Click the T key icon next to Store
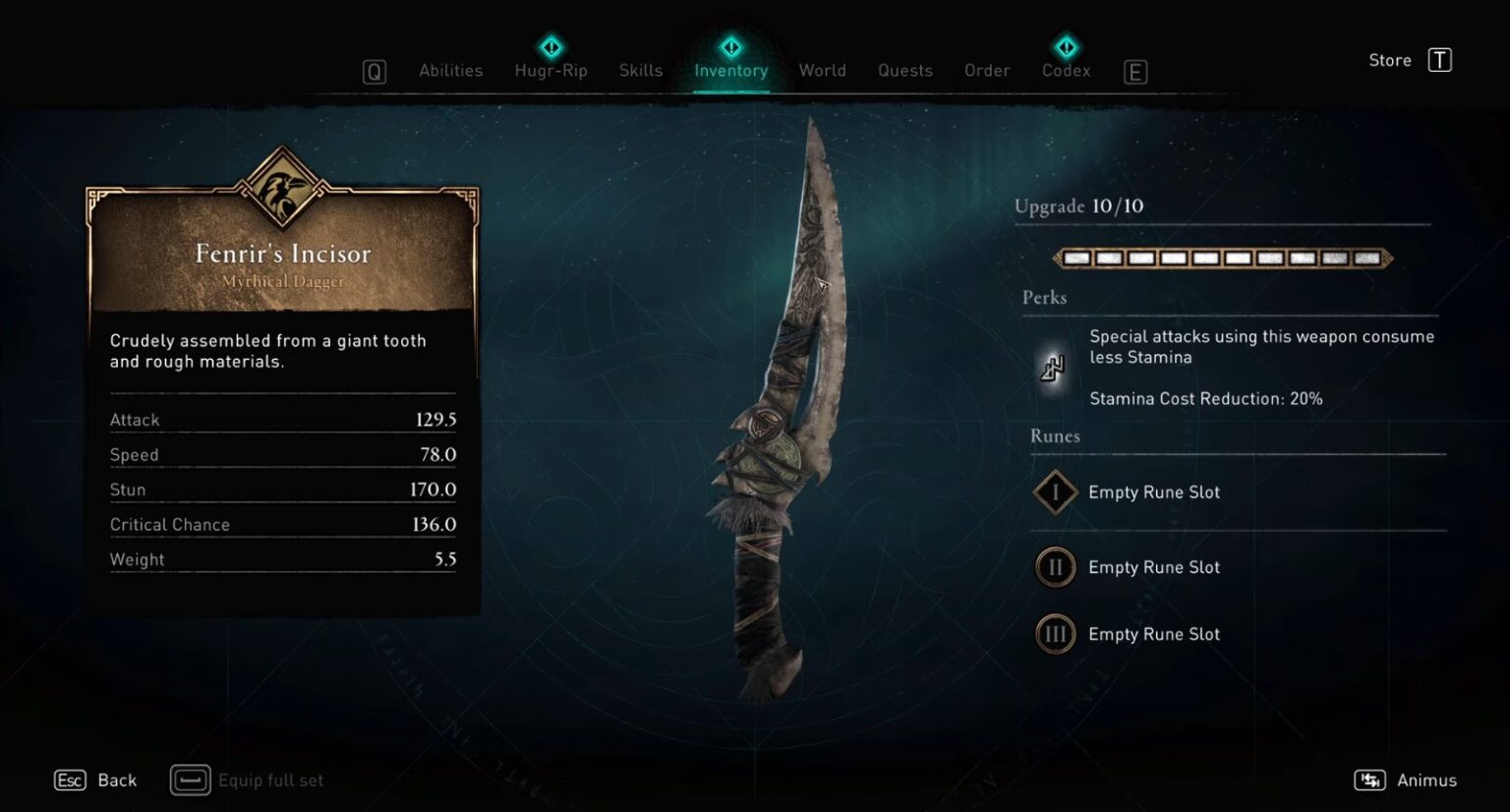1510x812 pixels. click(1439, 59)
